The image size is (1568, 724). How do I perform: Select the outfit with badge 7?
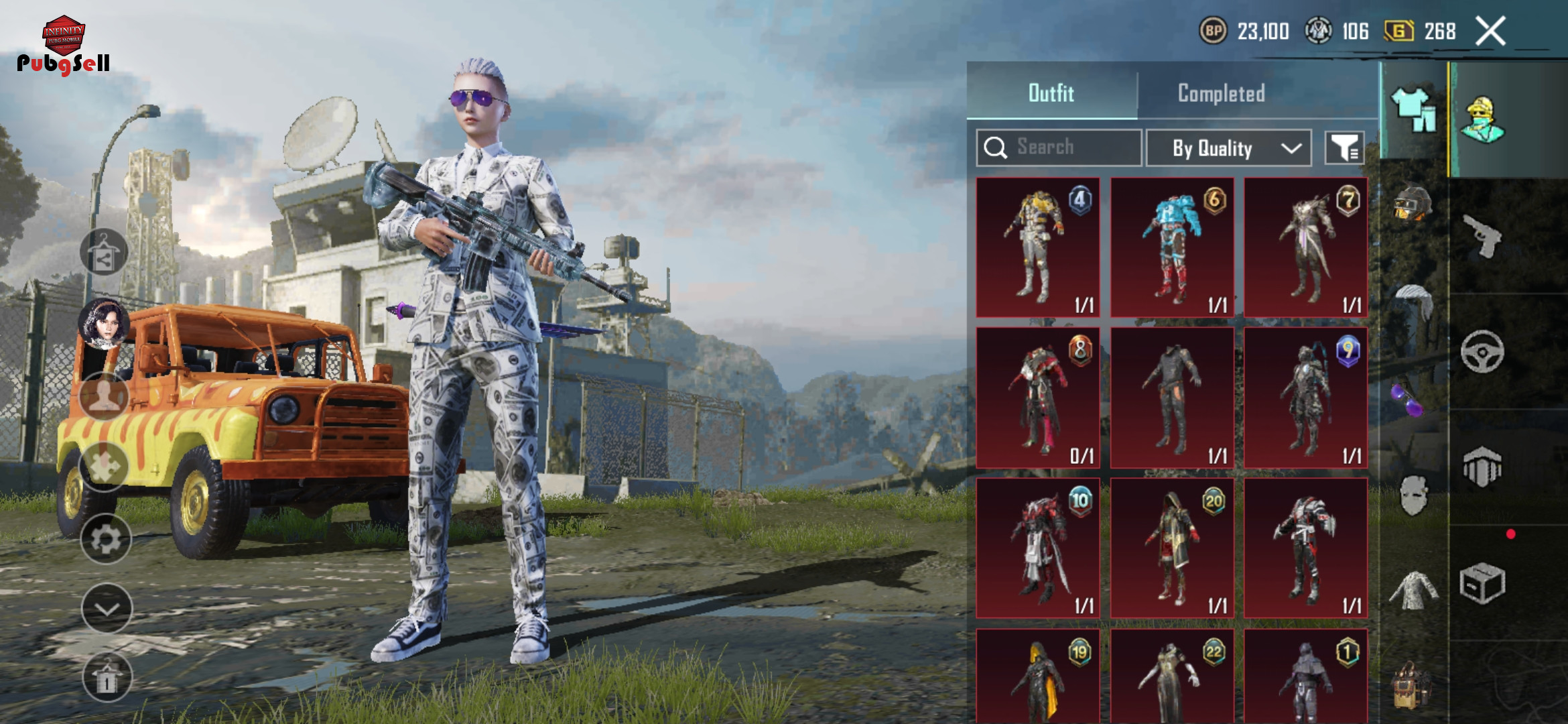click(1305, 247)
